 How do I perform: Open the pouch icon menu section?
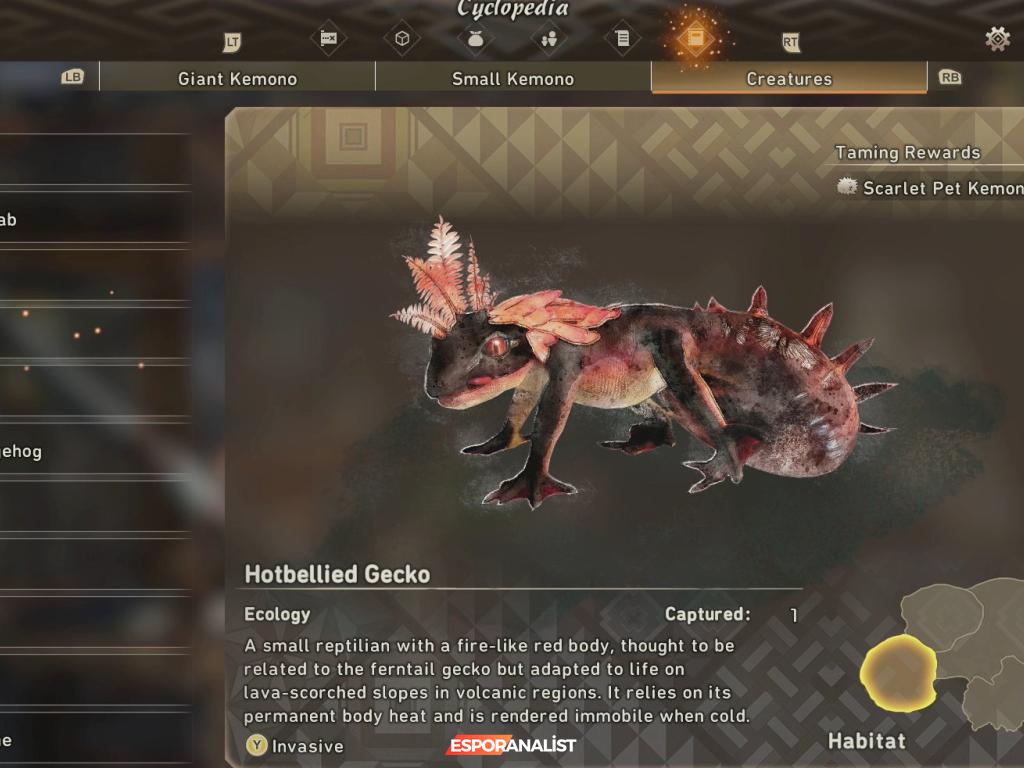click(475, 39)
